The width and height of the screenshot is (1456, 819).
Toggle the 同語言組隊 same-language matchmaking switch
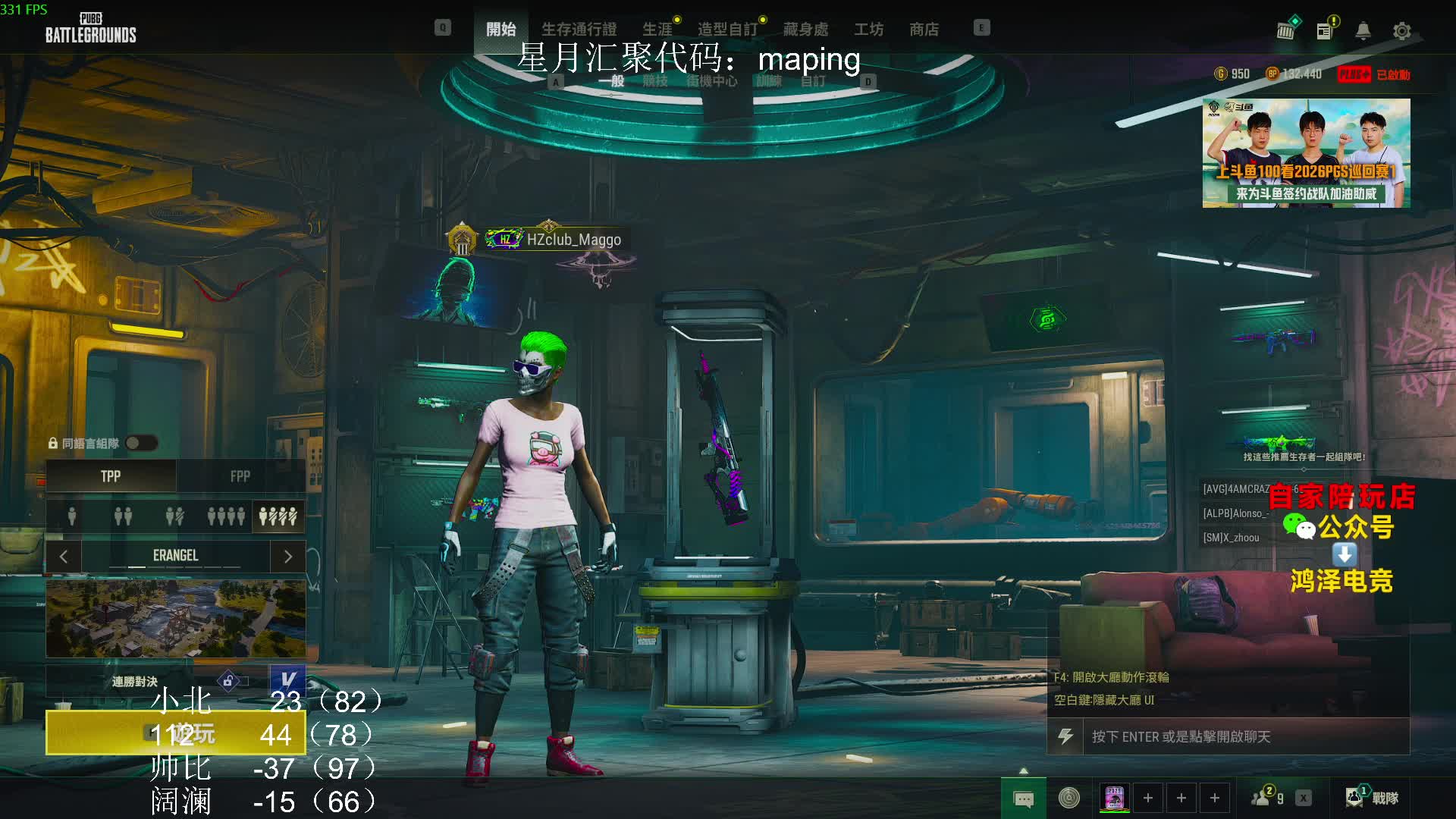point(141,443)
